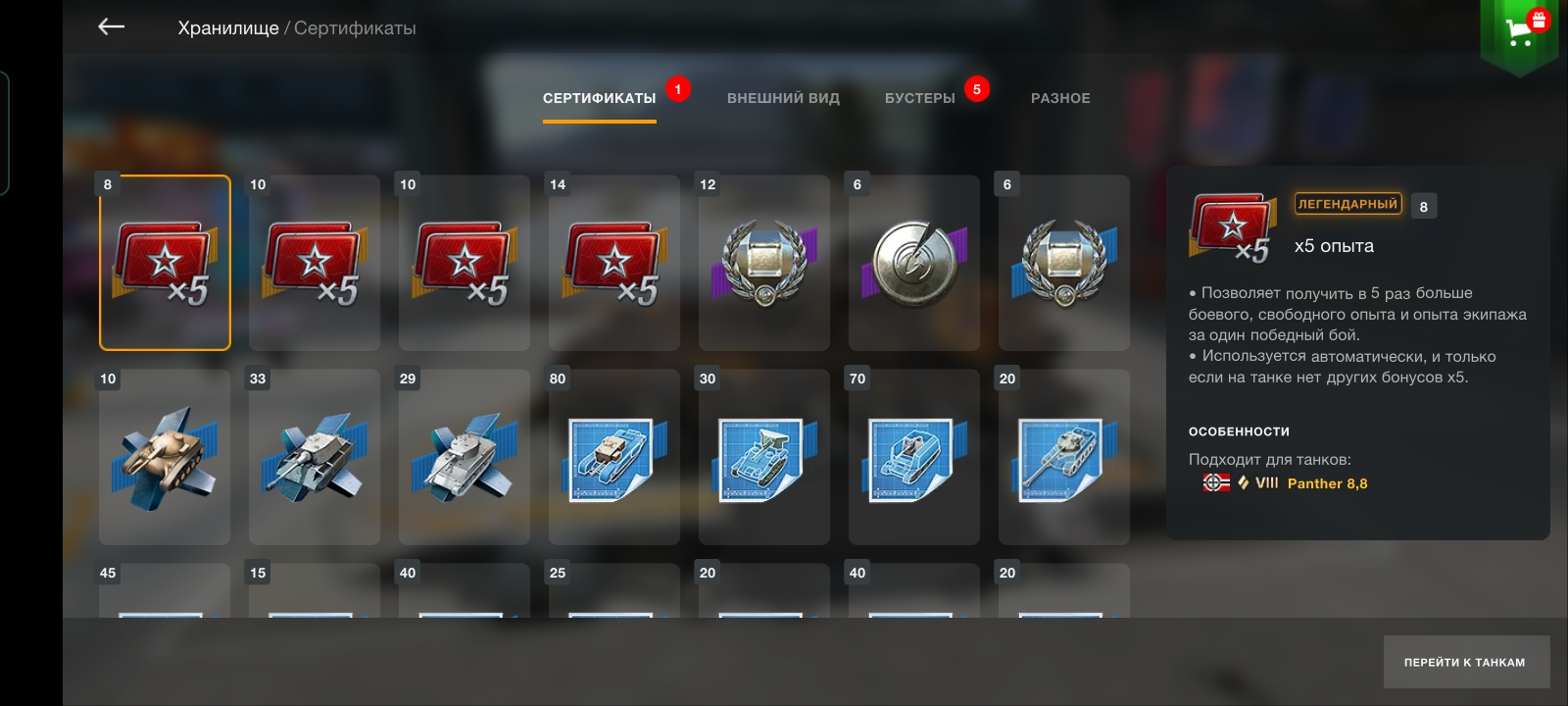This screenshot has height=706, width=1568.
Task: Select the blue-ribbon wreath medal certificate
Action: click(x=1064, y=263)
